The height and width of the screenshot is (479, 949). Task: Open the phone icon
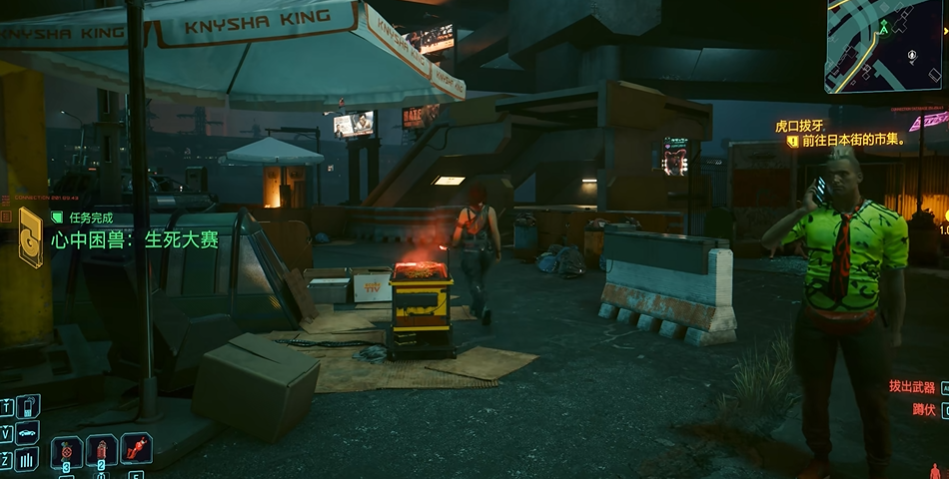(28, 406)
